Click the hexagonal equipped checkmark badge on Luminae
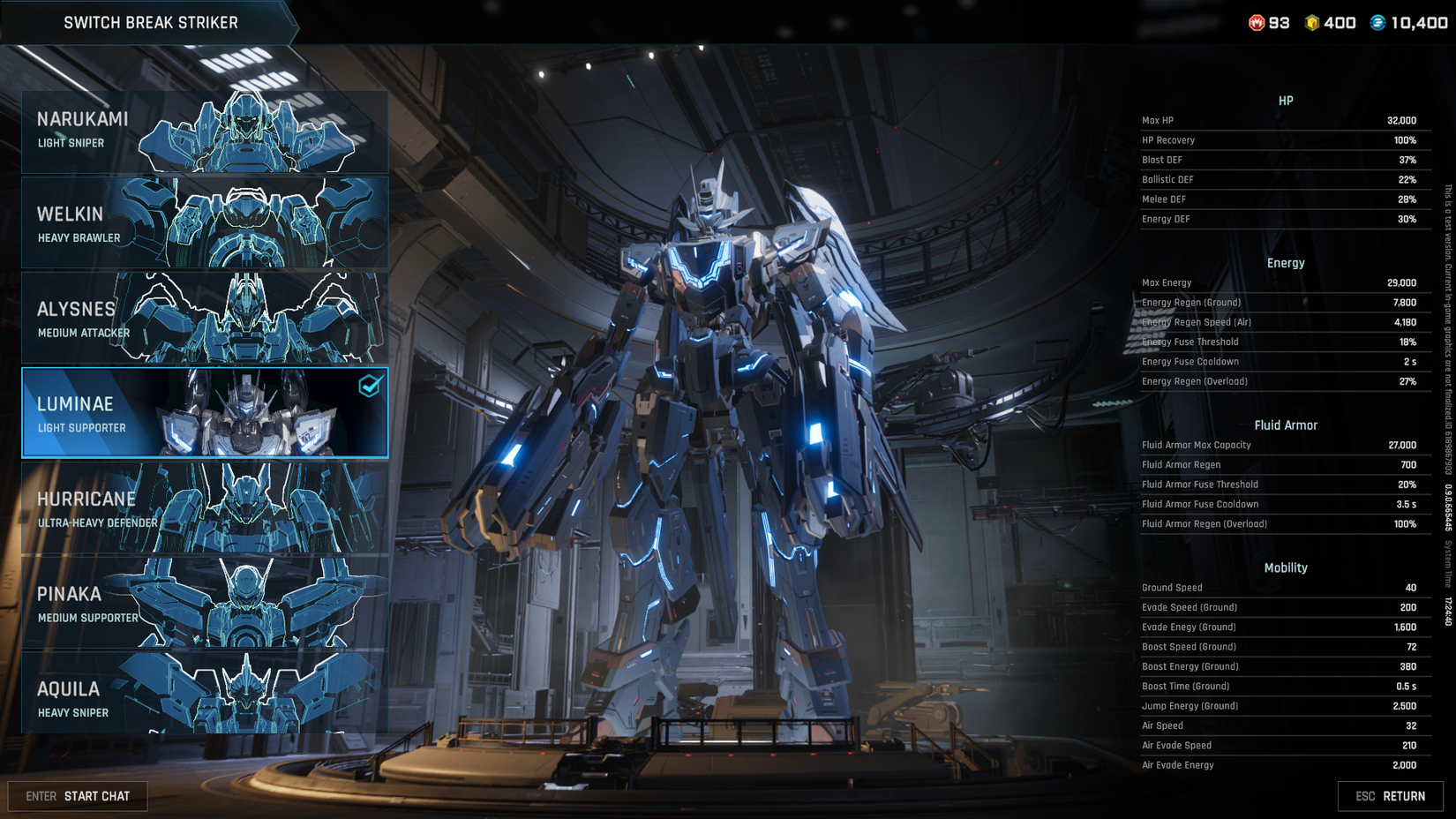Image resolution: width=1456 pixels, height=819 pixels. click(370, 384)
